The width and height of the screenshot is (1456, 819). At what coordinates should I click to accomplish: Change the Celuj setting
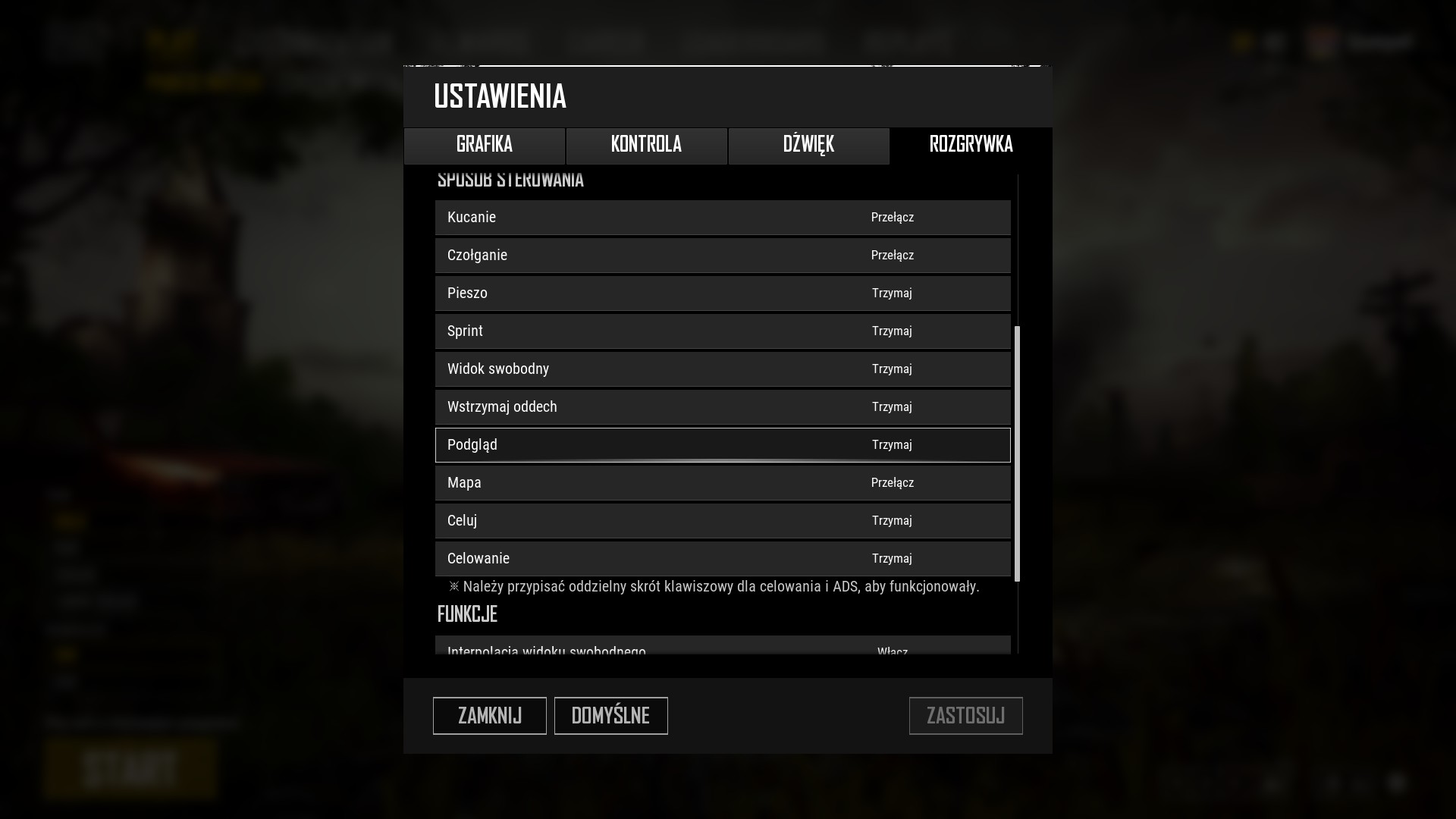[x=892, y=521]
